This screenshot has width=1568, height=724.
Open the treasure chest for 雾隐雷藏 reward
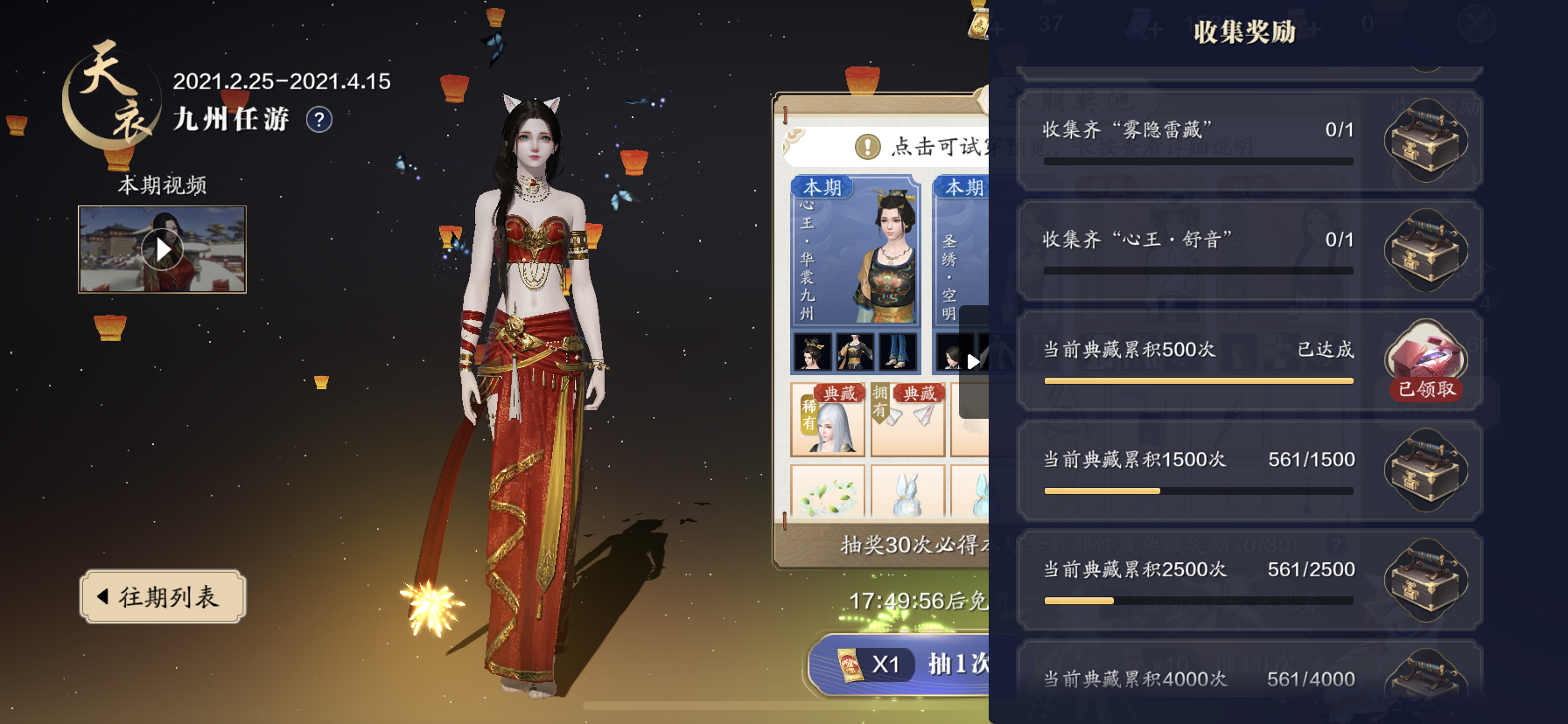tap(1426, 140)
